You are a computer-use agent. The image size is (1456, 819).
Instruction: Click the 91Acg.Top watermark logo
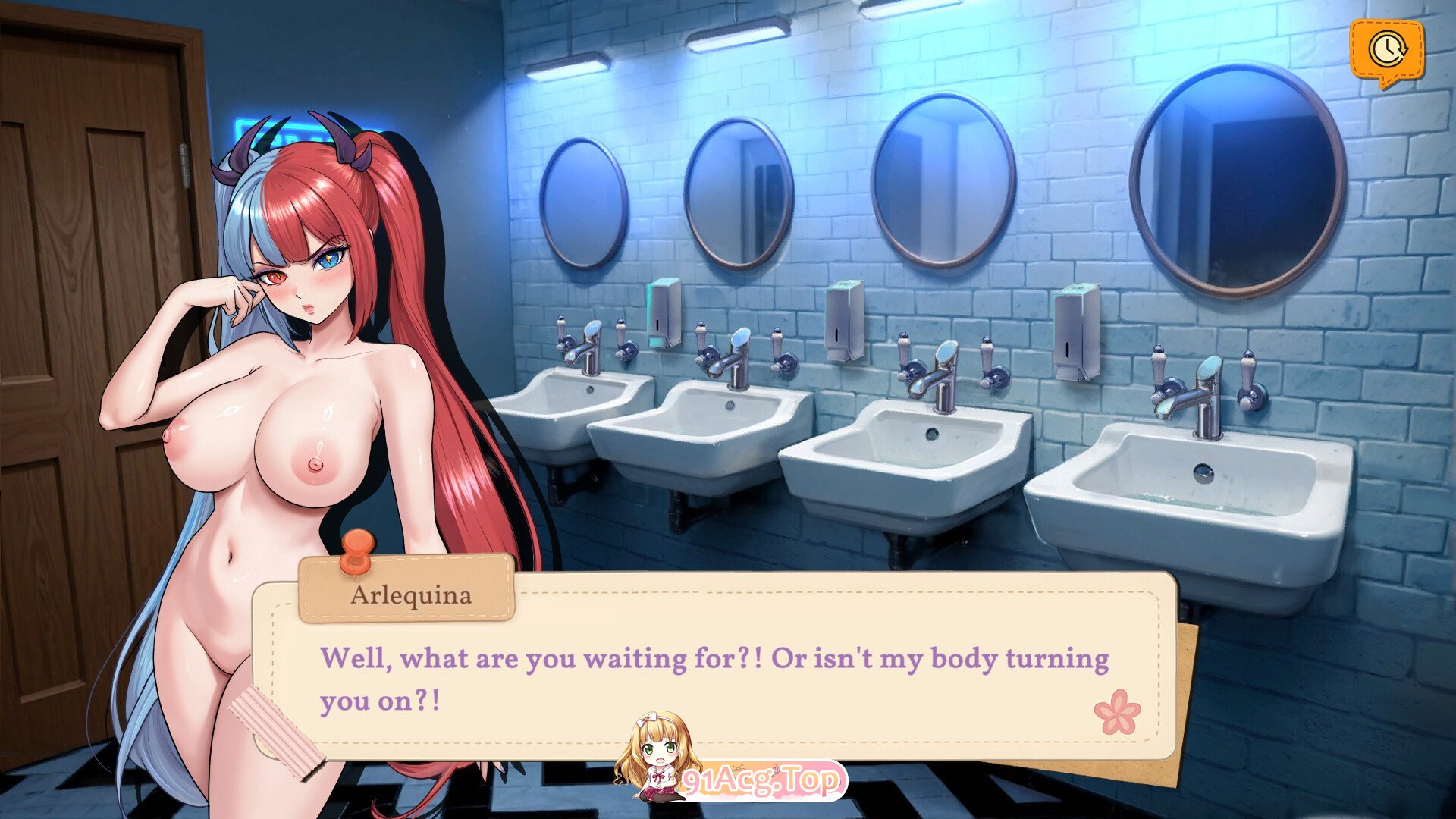point(761,780)
